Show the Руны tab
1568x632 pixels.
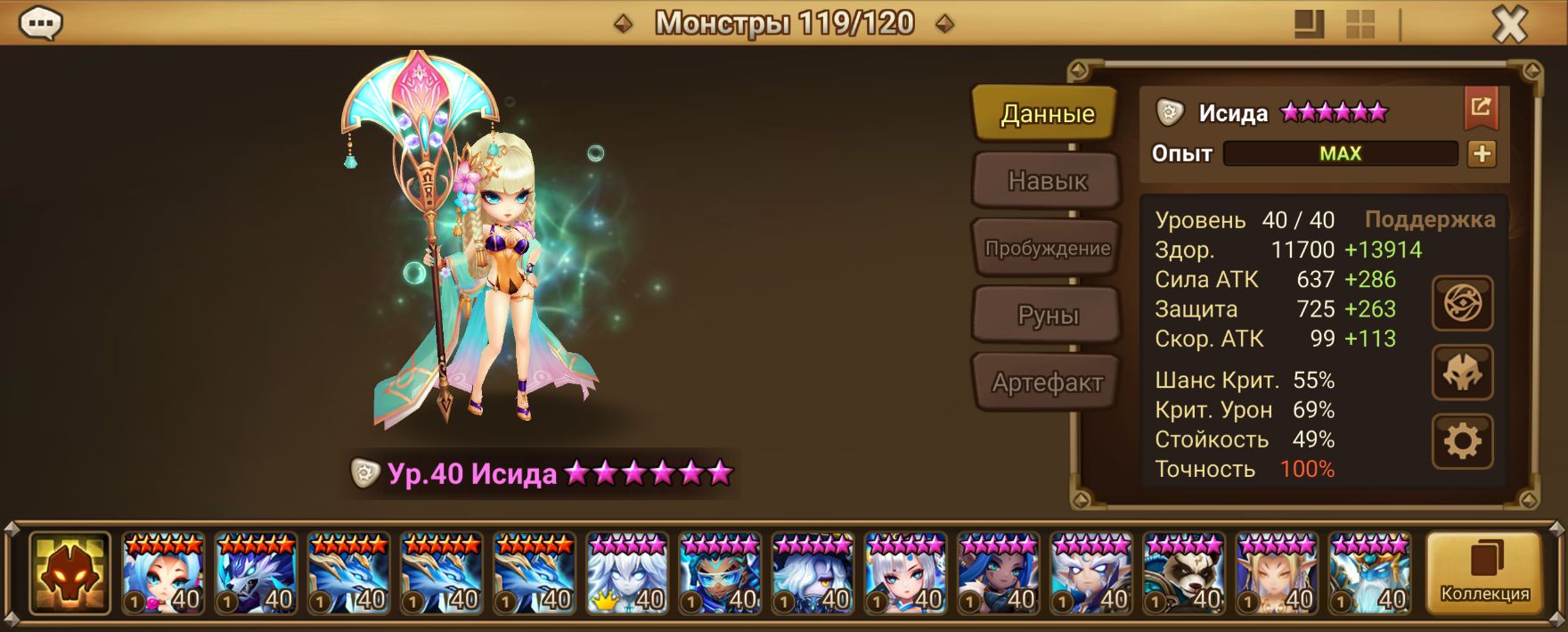pyautogui.click(x=1047, y=316)
